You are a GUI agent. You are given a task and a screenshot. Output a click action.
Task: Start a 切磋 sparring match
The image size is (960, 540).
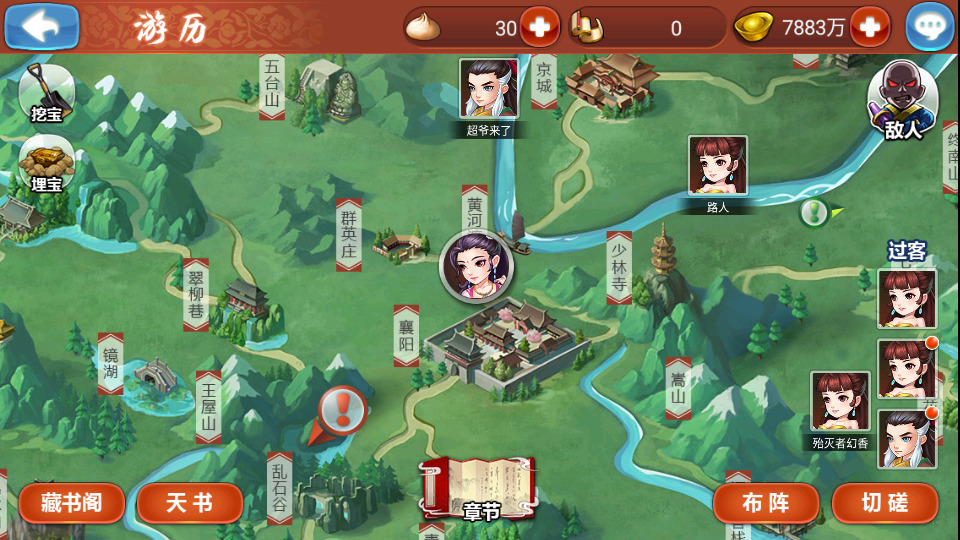[885, 503]
